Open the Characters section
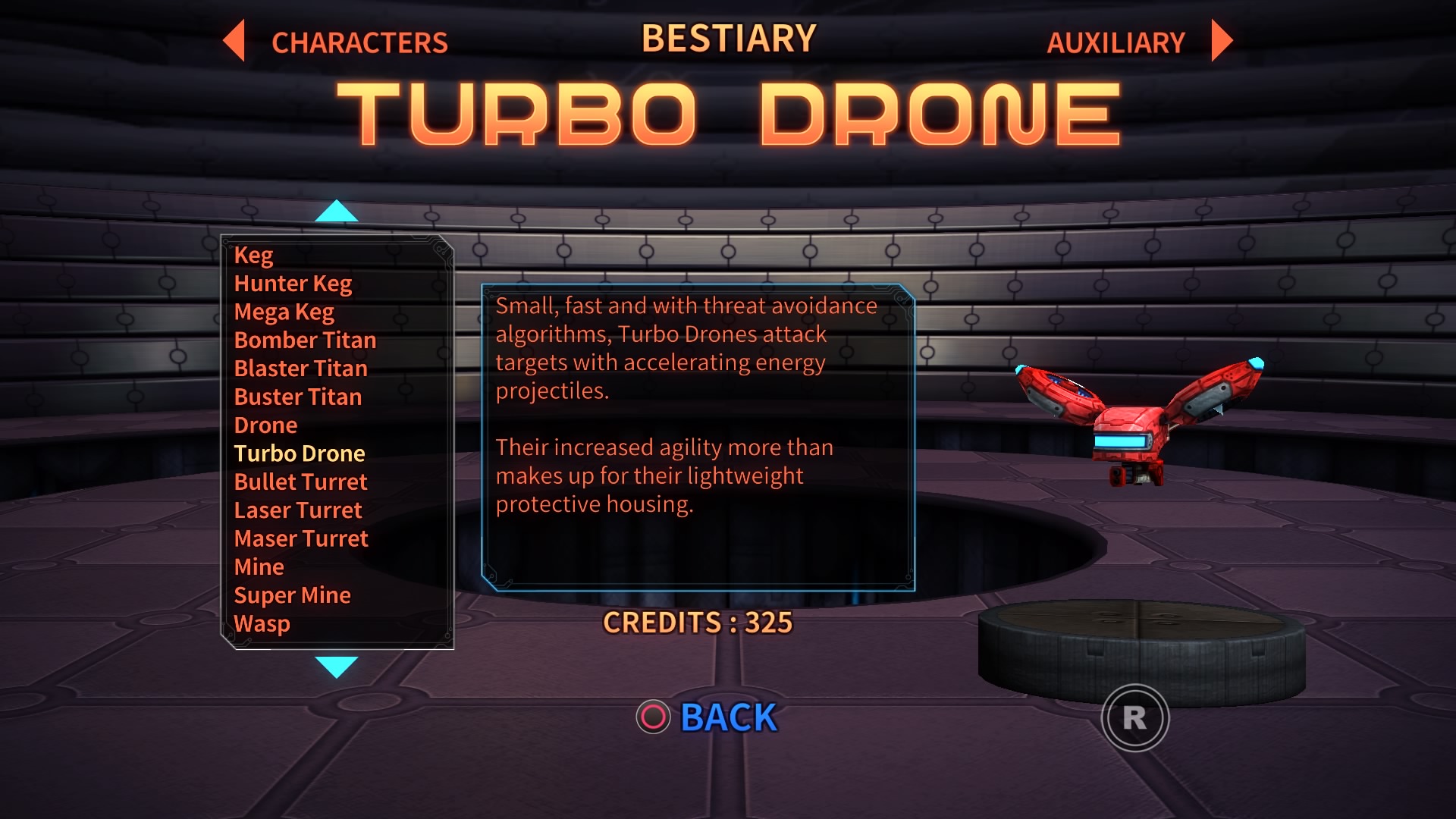The image size is (1456, 819). 360,43
